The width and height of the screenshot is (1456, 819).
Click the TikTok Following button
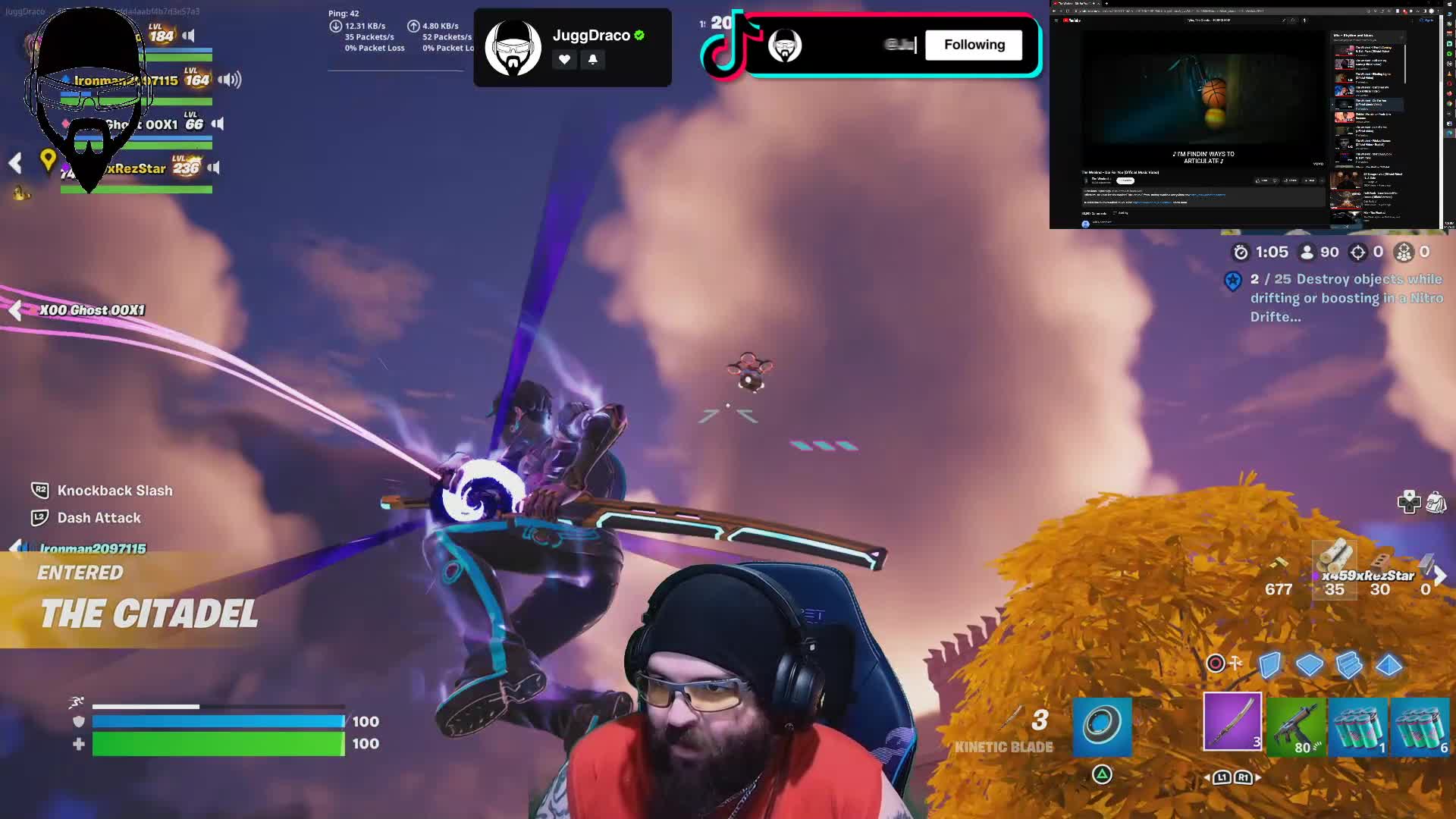point(974,45)
